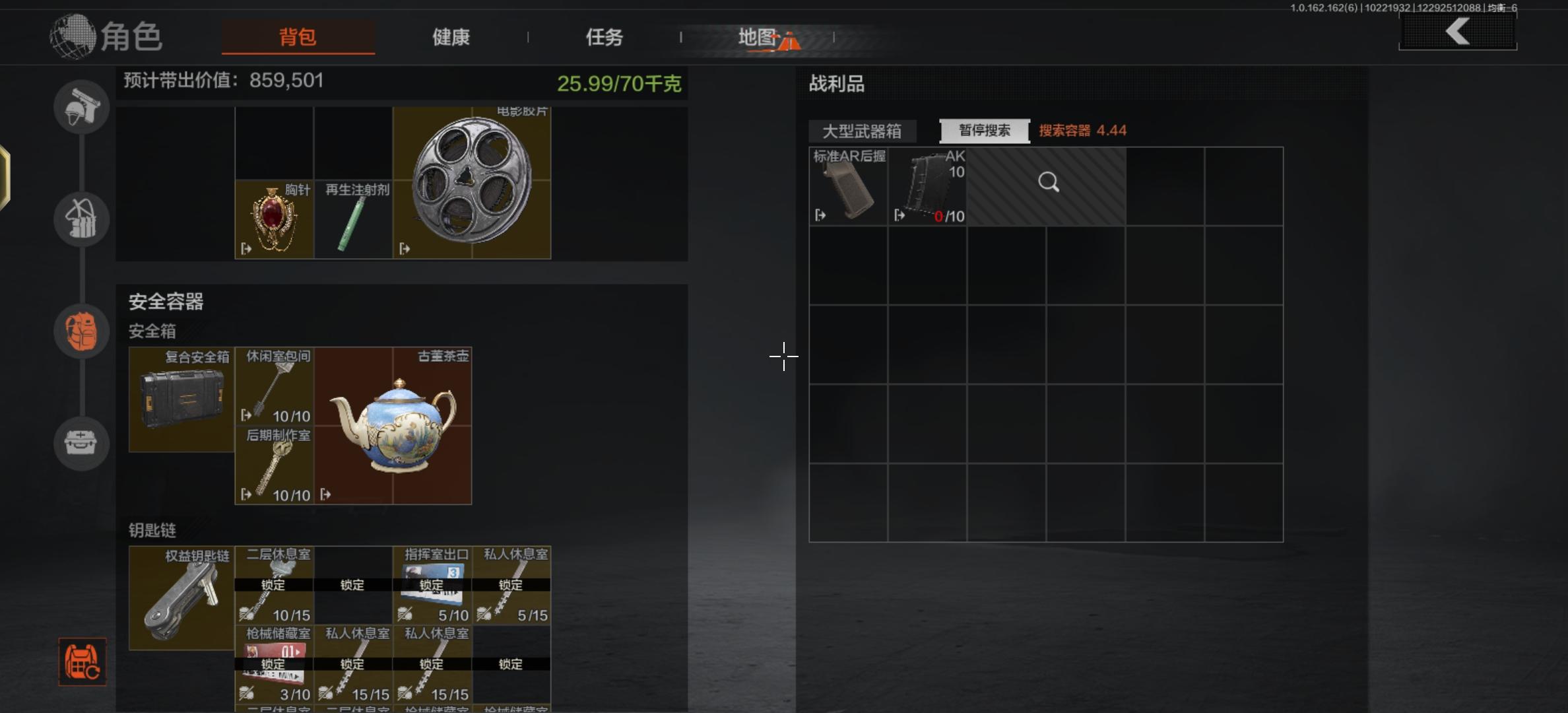Collapse the character menu via back arrow
This screenshot has width=1568, height=713.
pos(1456,32)
